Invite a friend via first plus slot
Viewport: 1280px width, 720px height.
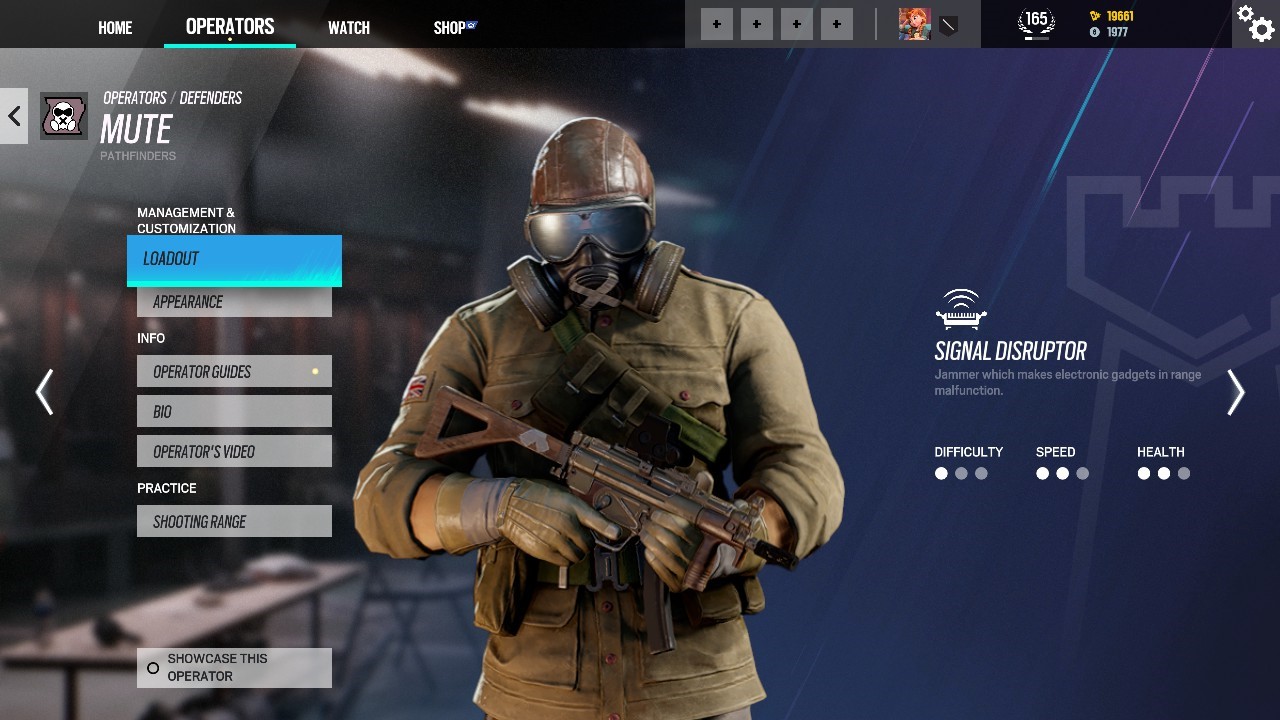tap(716, 23)
